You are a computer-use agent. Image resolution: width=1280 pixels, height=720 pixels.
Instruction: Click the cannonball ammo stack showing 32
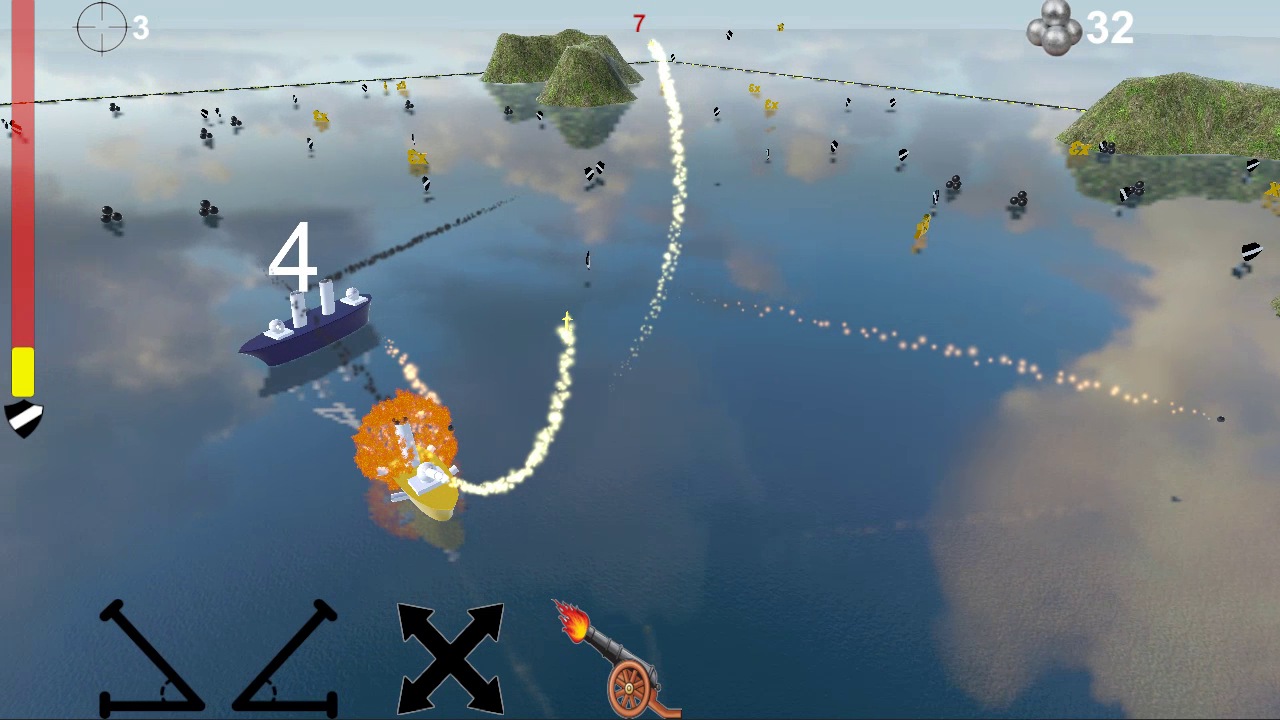tap(1053, 27)
